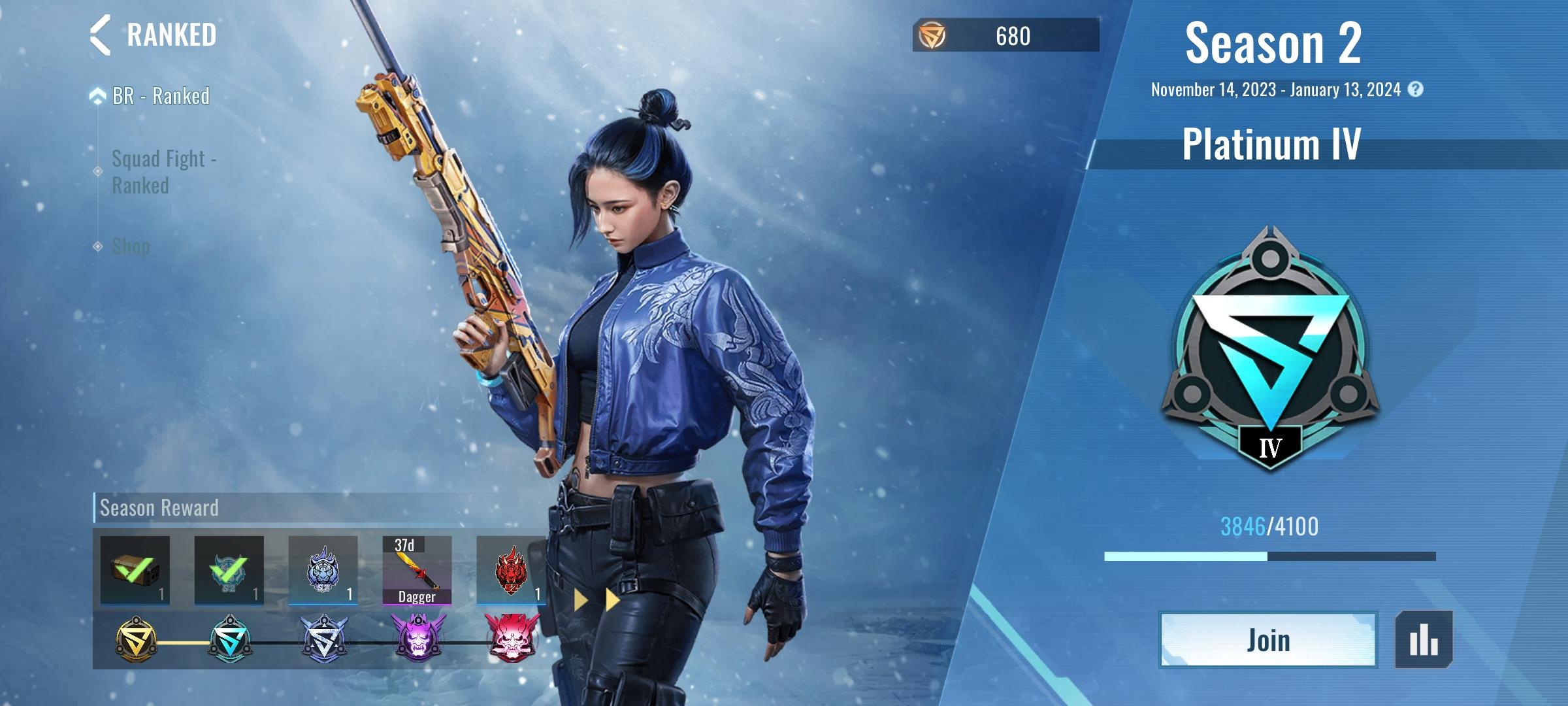Image resolution: width=1568 pixels, height=706 pixels.
Task: Open the Shop tab
Action: [x=131, y=246]
